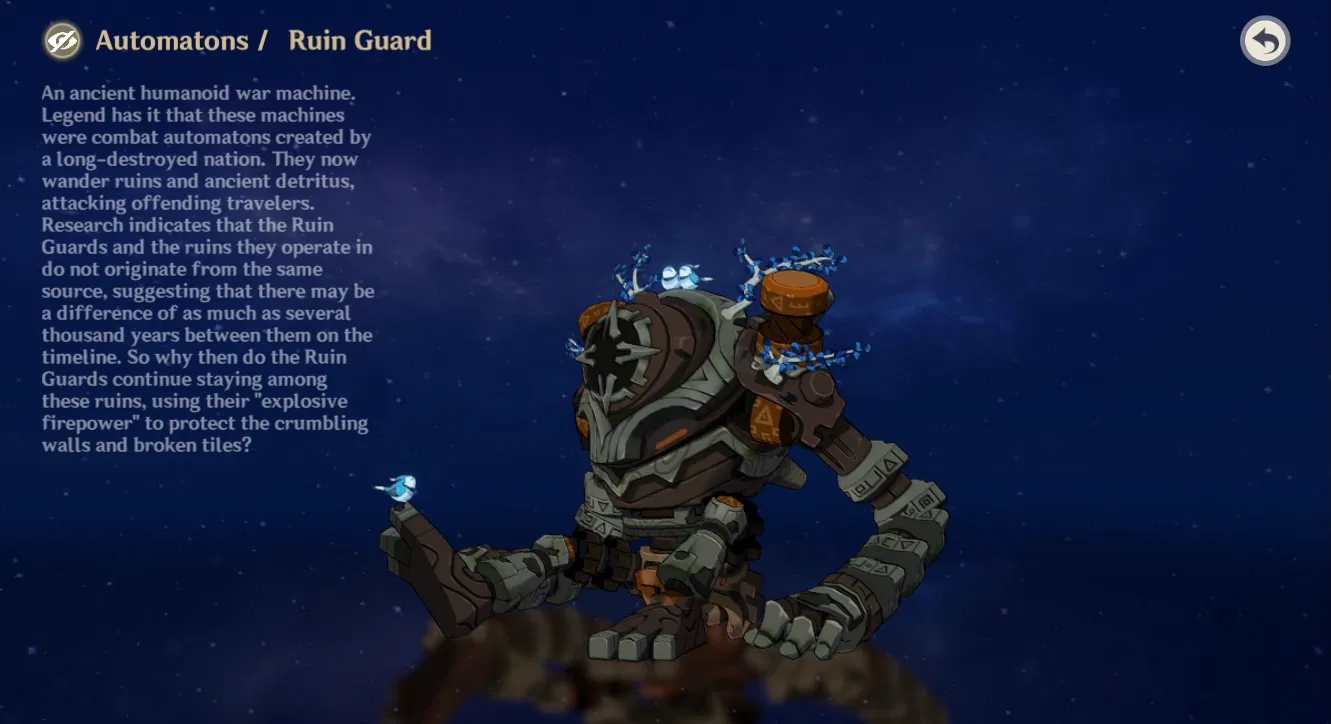Select the description paragraph text
The height and width of the screenshot is (724, 1331).
click(x=206, y=270)
